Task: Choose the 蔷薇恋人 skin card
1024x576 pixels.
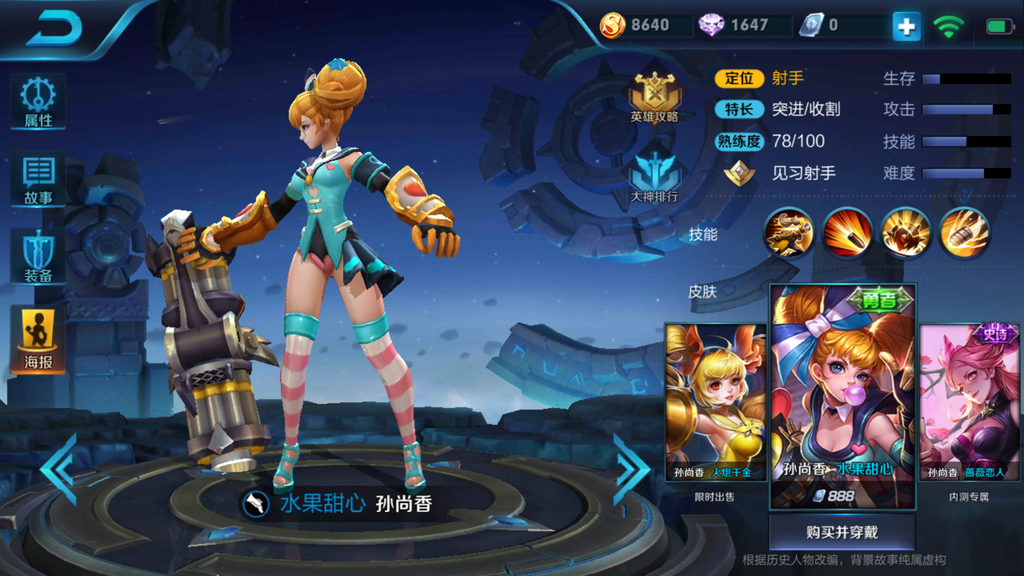Action: [969, 400]
